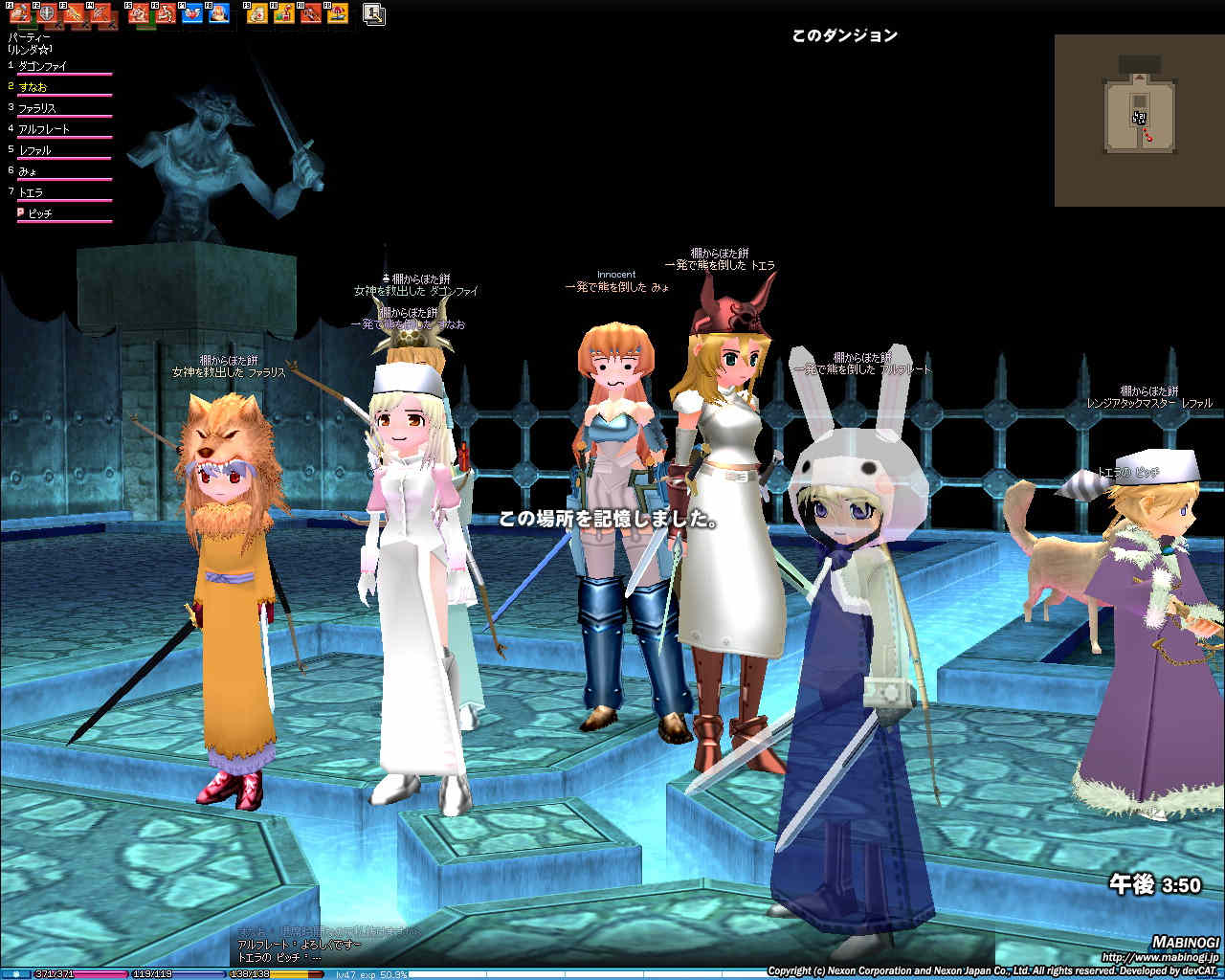Activate the F10 yellow skill icon

284,13
